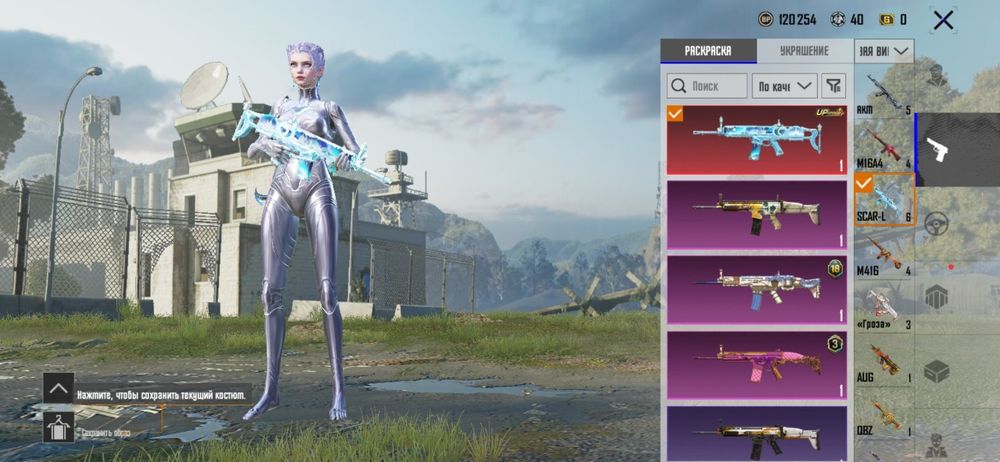Select AKM in the weapon list
This screenshot has height=462, width=1000.
(x=883, y=94)
